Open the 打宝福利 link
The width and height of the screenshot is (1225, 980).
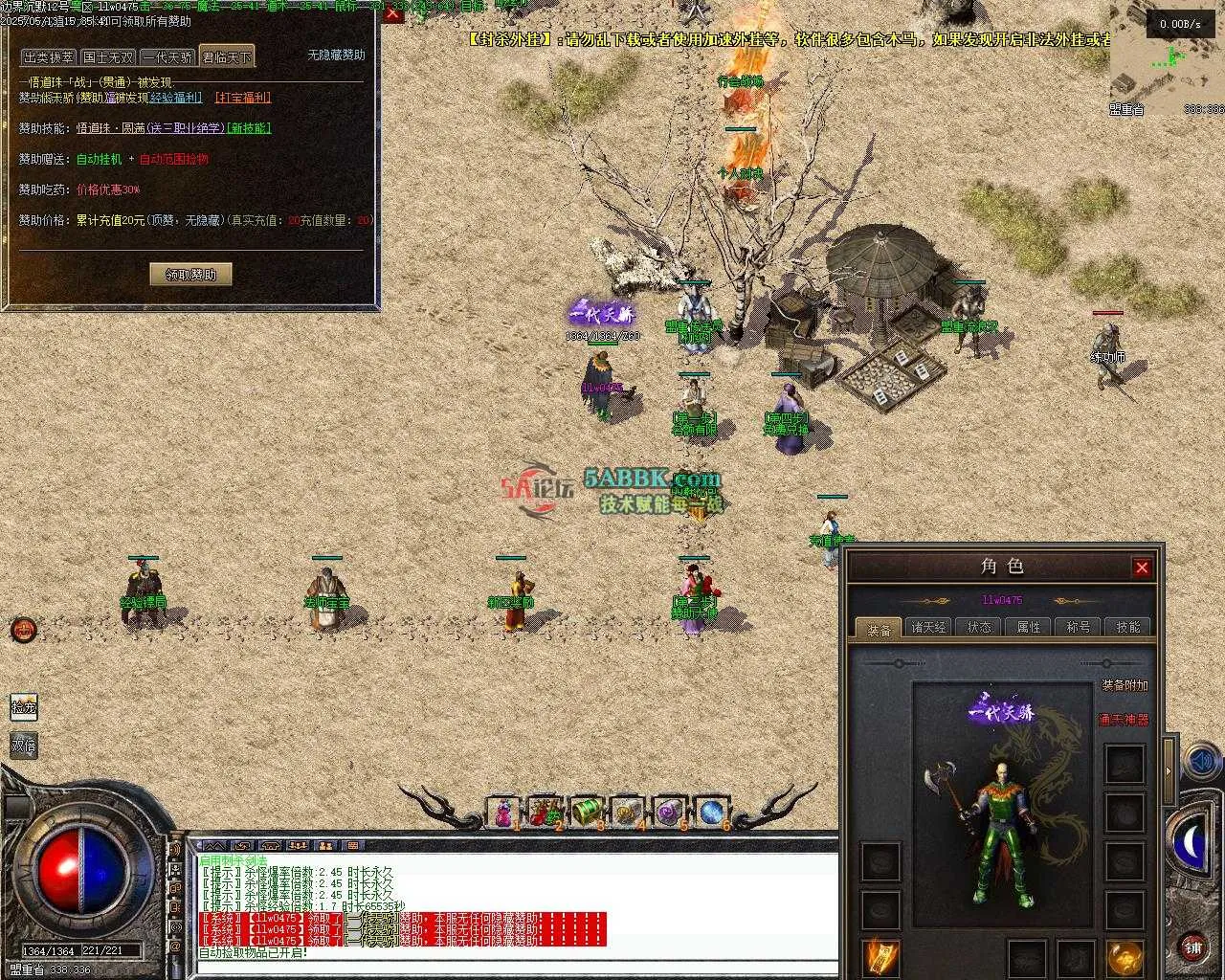[243, 98]
